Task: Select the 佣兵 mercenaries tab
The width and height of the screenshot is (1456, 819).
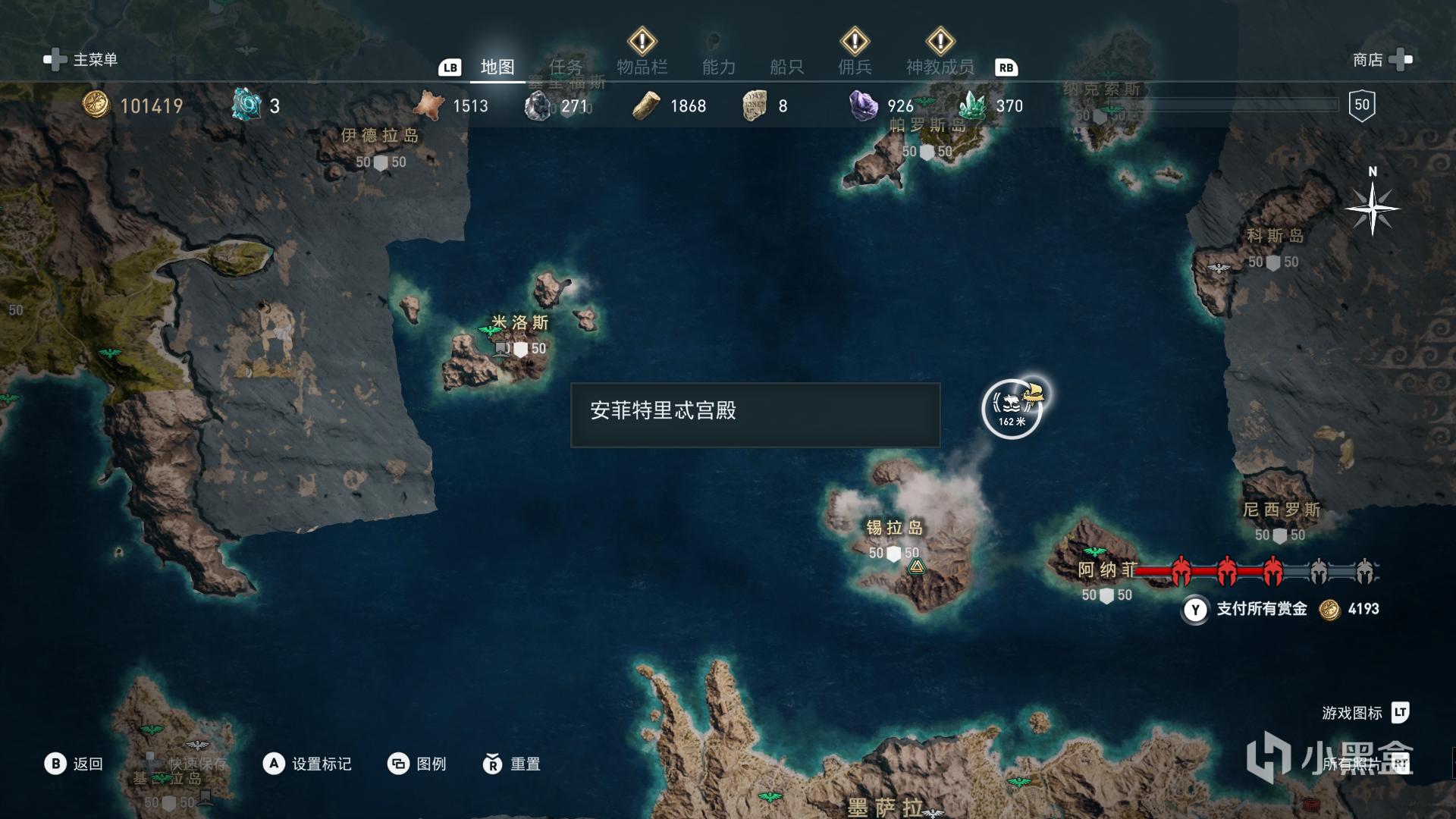Action: coord(855,67)
